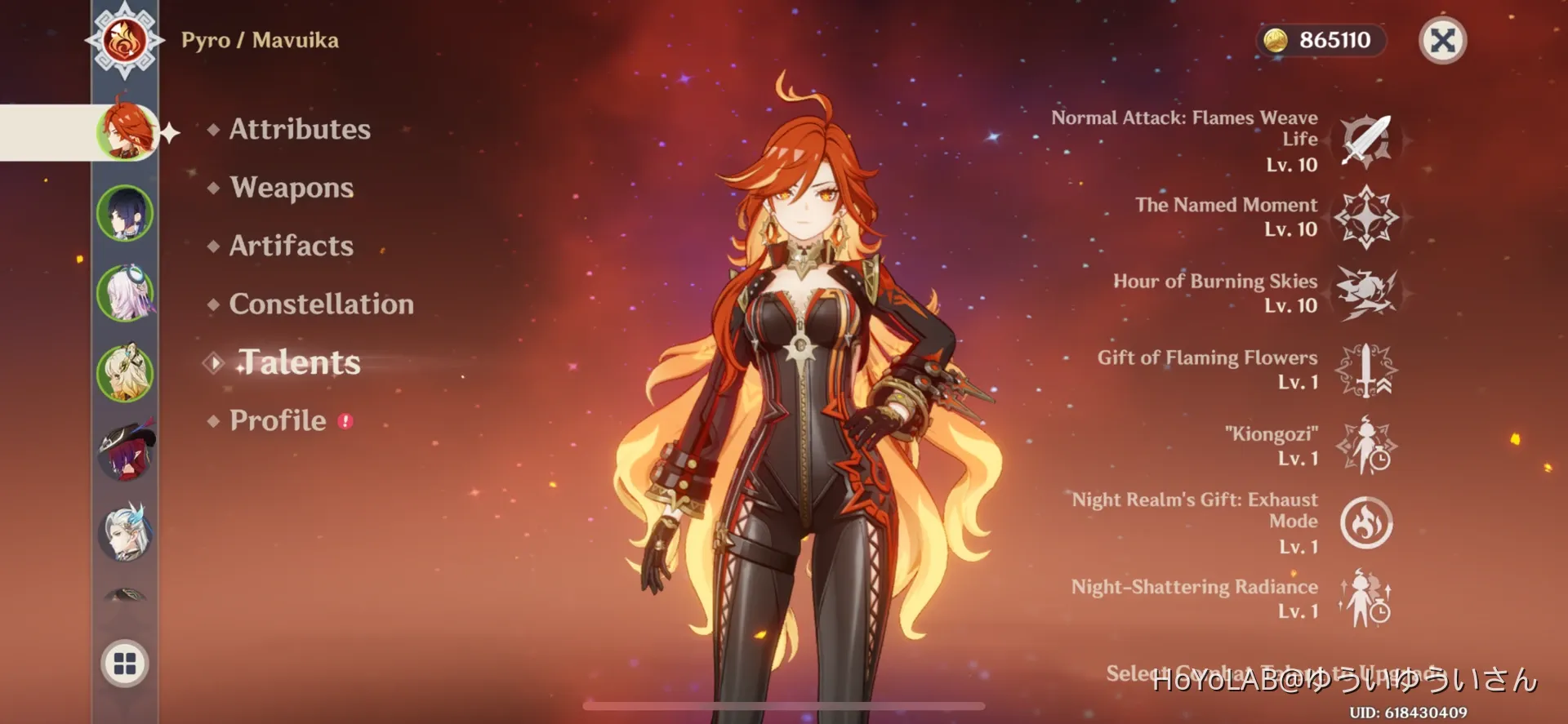Switch to the Weapons tab
The width and height of the screenshot is (1568, 724).
[x=292, y=188]
